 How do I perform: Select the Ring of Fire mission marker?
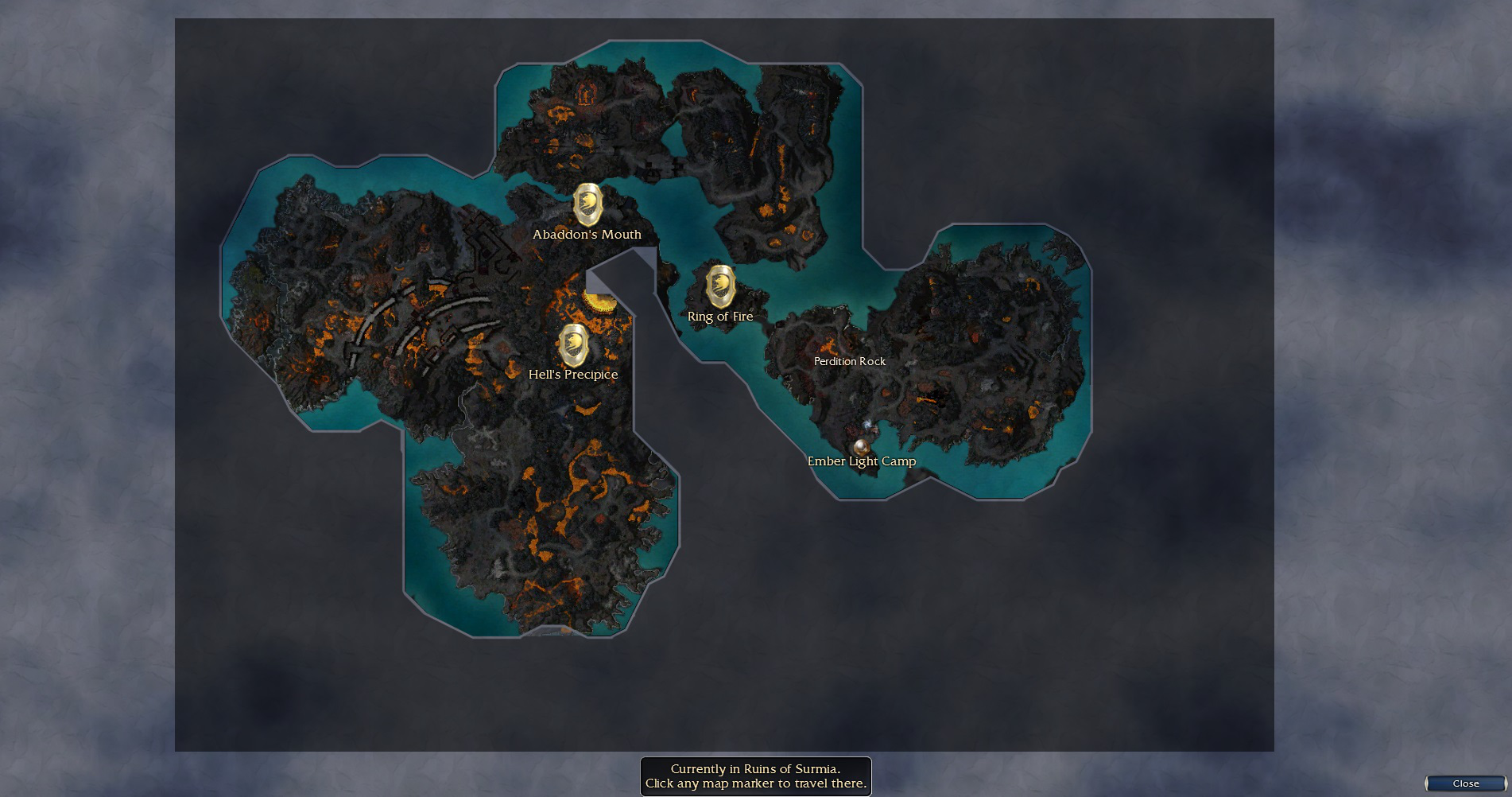tap(720, 286)
